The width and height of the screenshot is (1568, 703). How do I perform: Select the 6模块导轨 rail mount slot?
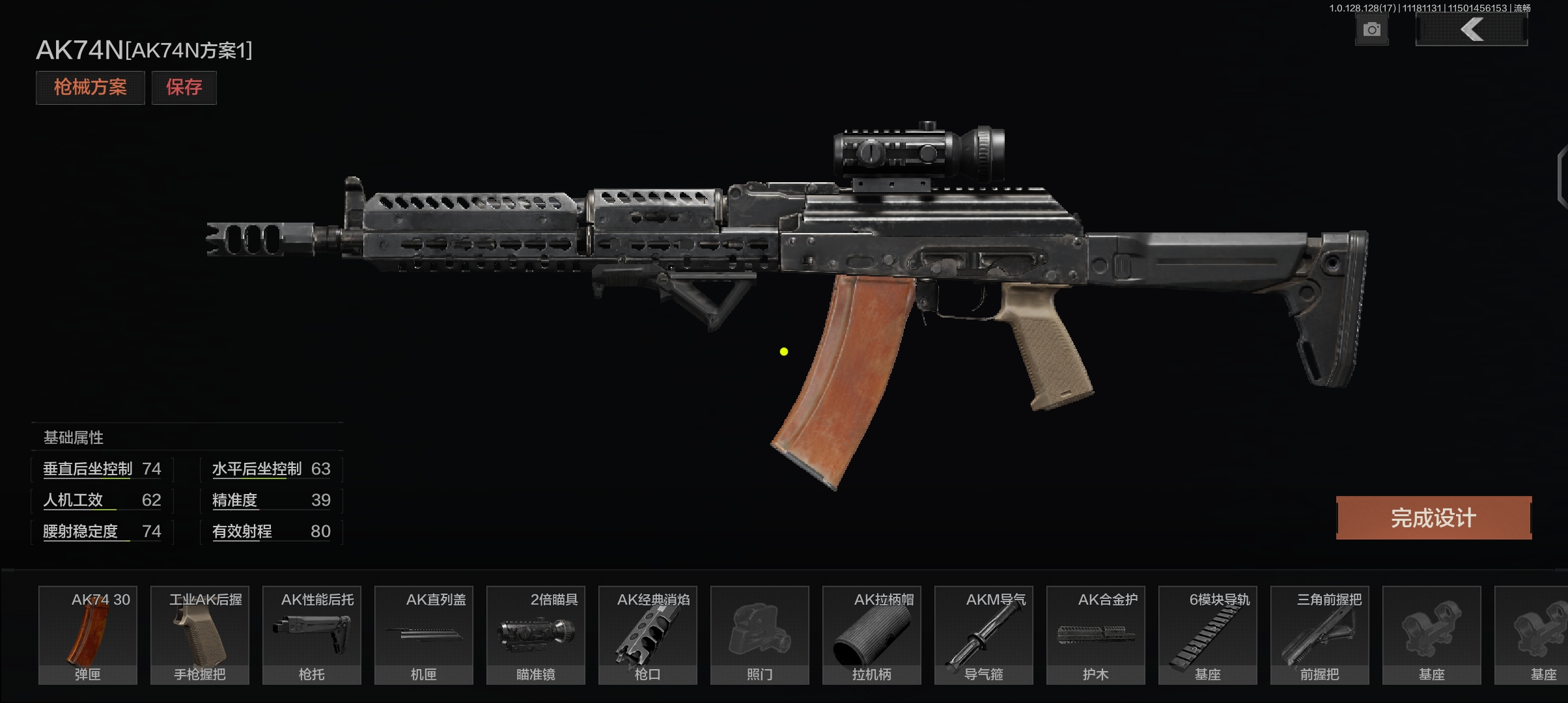(x=1208, y=635)
